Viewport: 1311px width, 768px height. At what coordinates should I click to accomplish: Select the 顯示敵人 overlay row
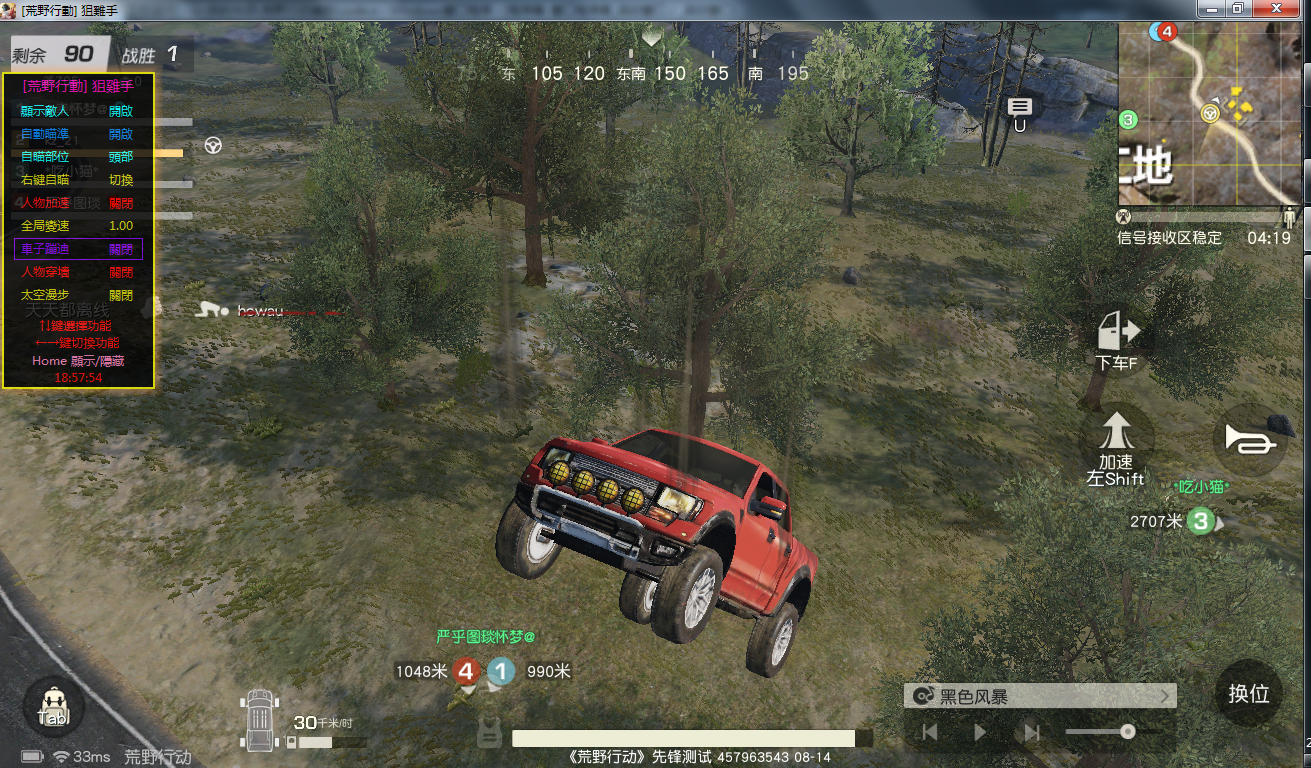click(78, 111)
